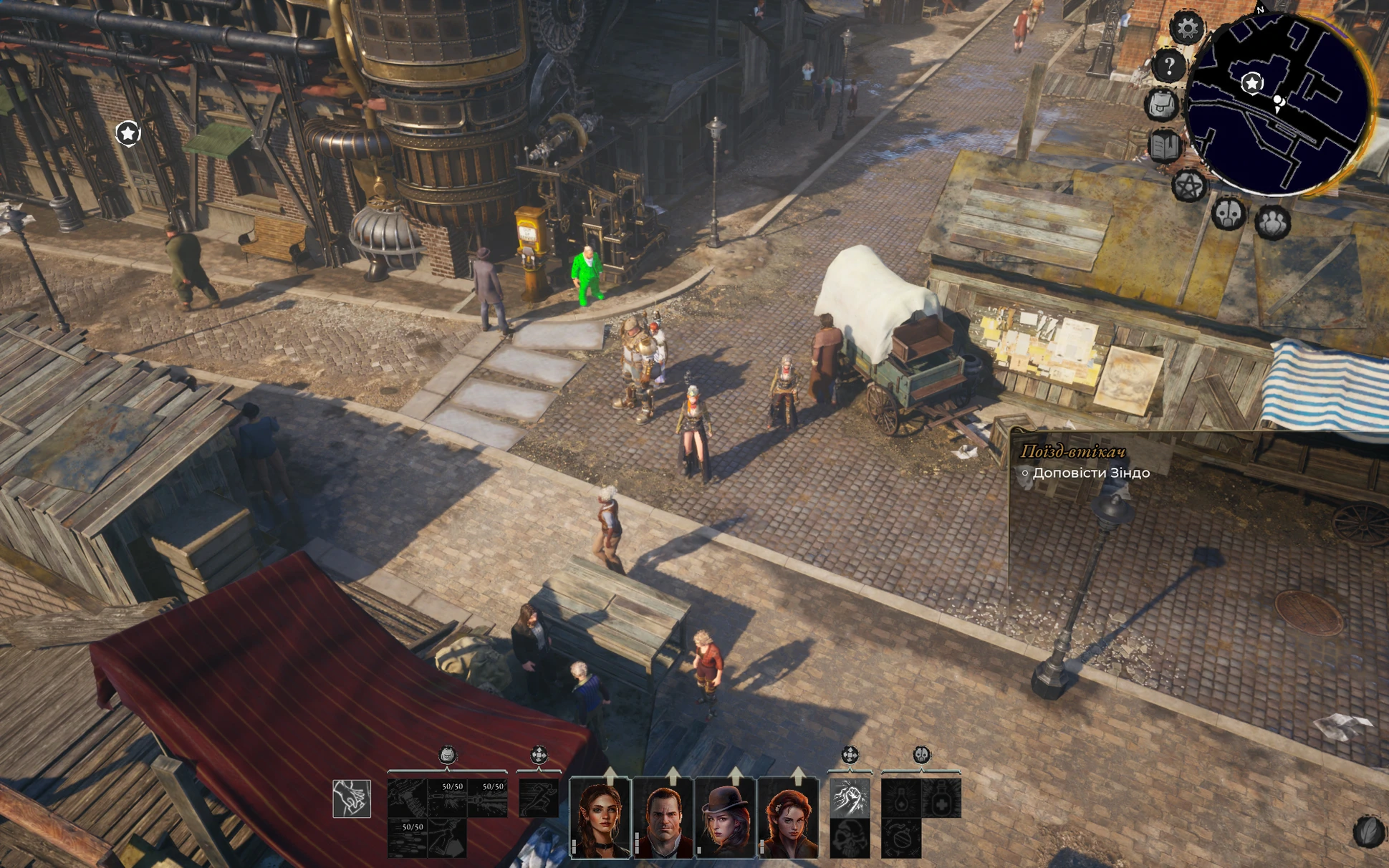The height and width of the screenshot is (868, 1389).
Task: Click the leaf icon in the corner
Action: click(1368, 831)
